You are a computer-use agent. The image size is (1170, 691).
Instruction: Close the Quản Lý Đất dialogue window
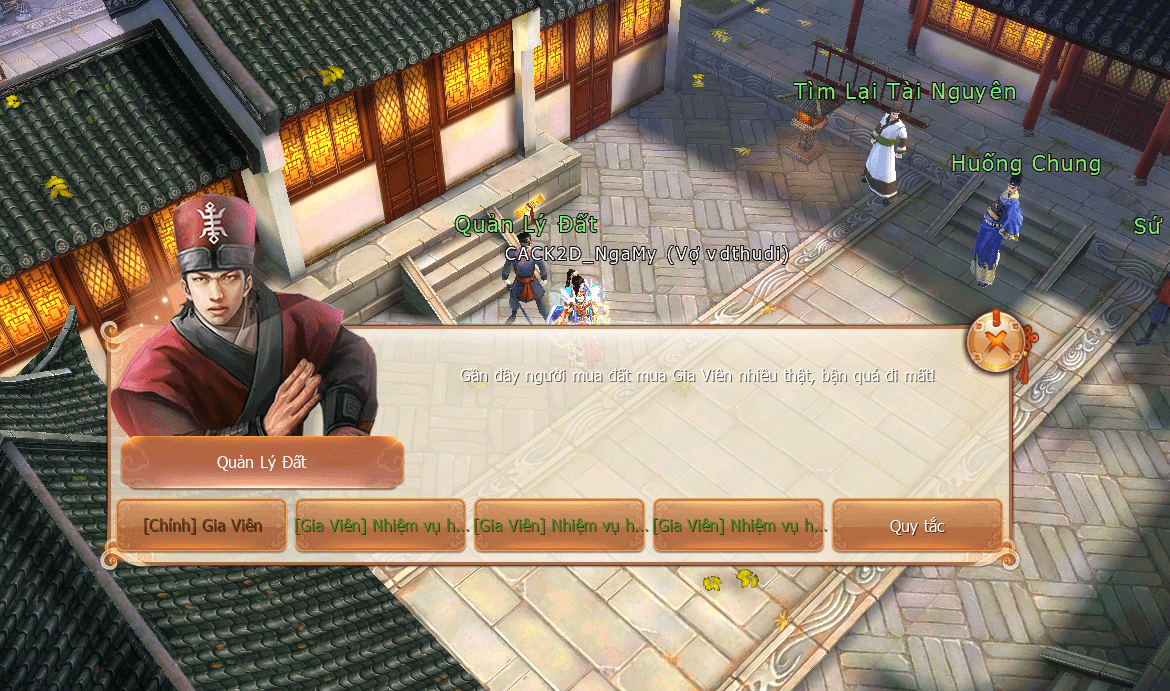[994, 343]
